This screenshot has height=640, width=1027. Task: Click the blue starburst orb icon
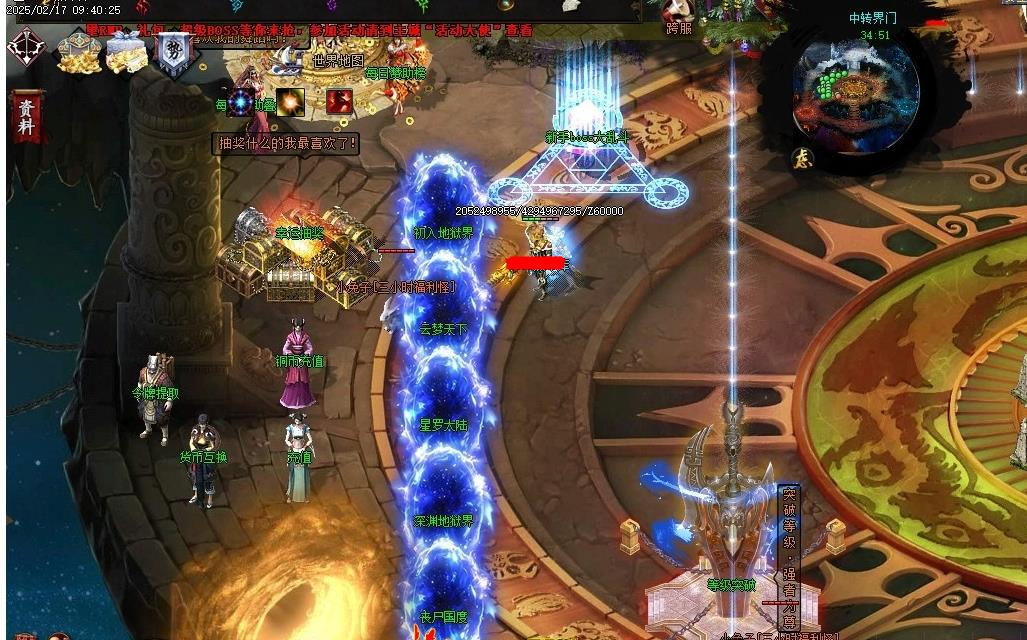point(242,101)
